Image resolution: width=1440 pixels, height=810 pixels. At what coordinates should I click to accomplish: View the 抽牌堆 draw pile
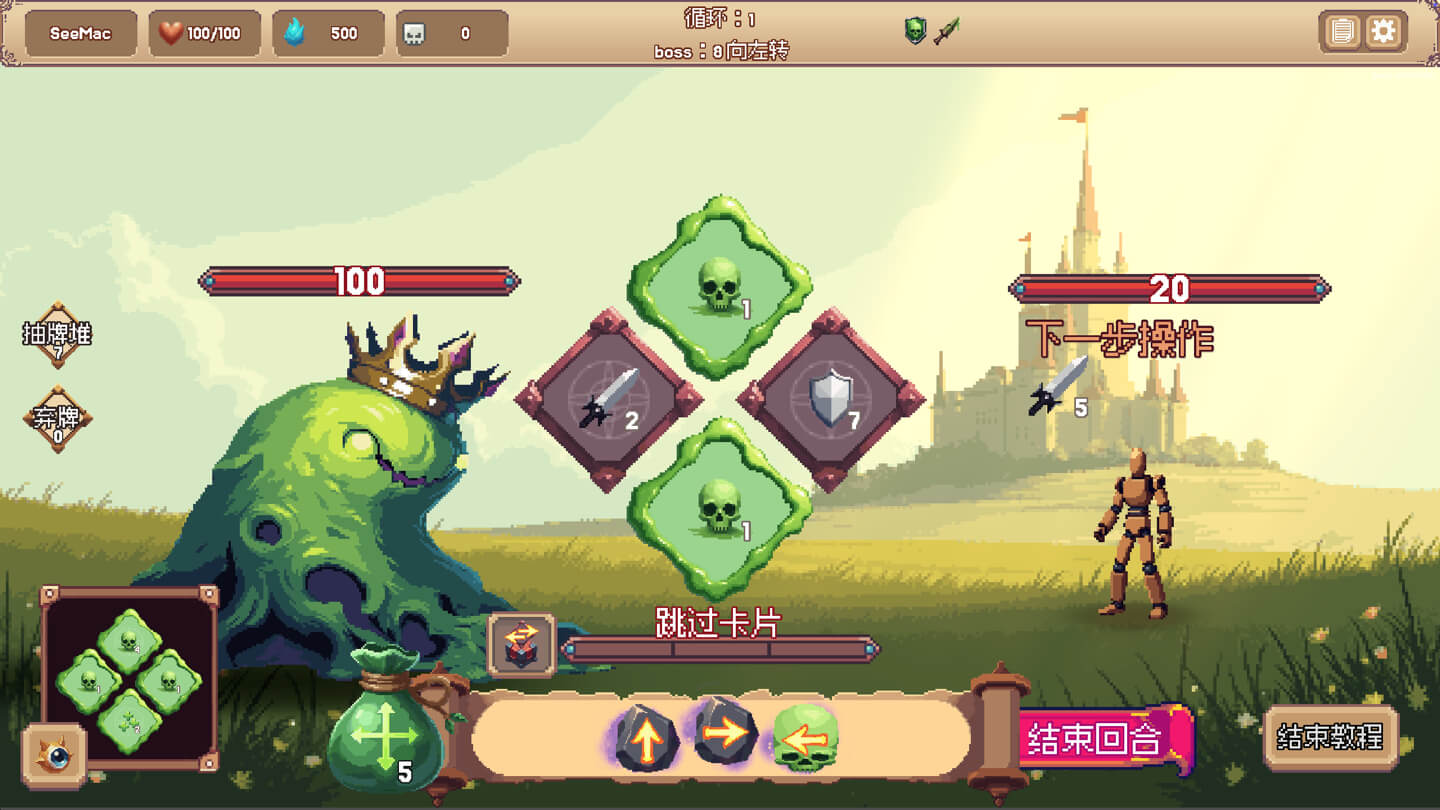point(57,336)
